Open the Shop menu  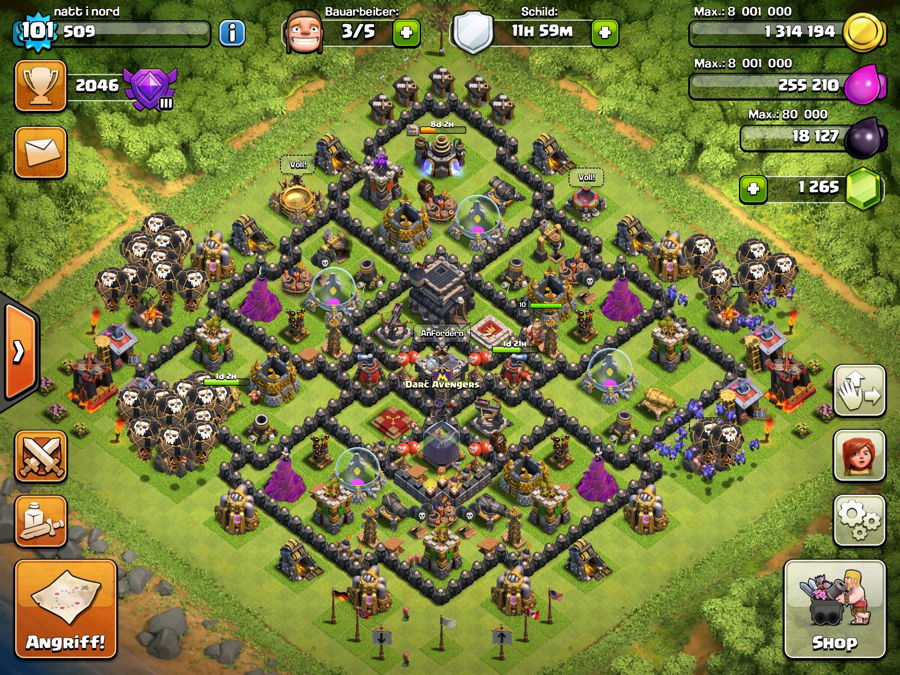[x=834, y=608]
